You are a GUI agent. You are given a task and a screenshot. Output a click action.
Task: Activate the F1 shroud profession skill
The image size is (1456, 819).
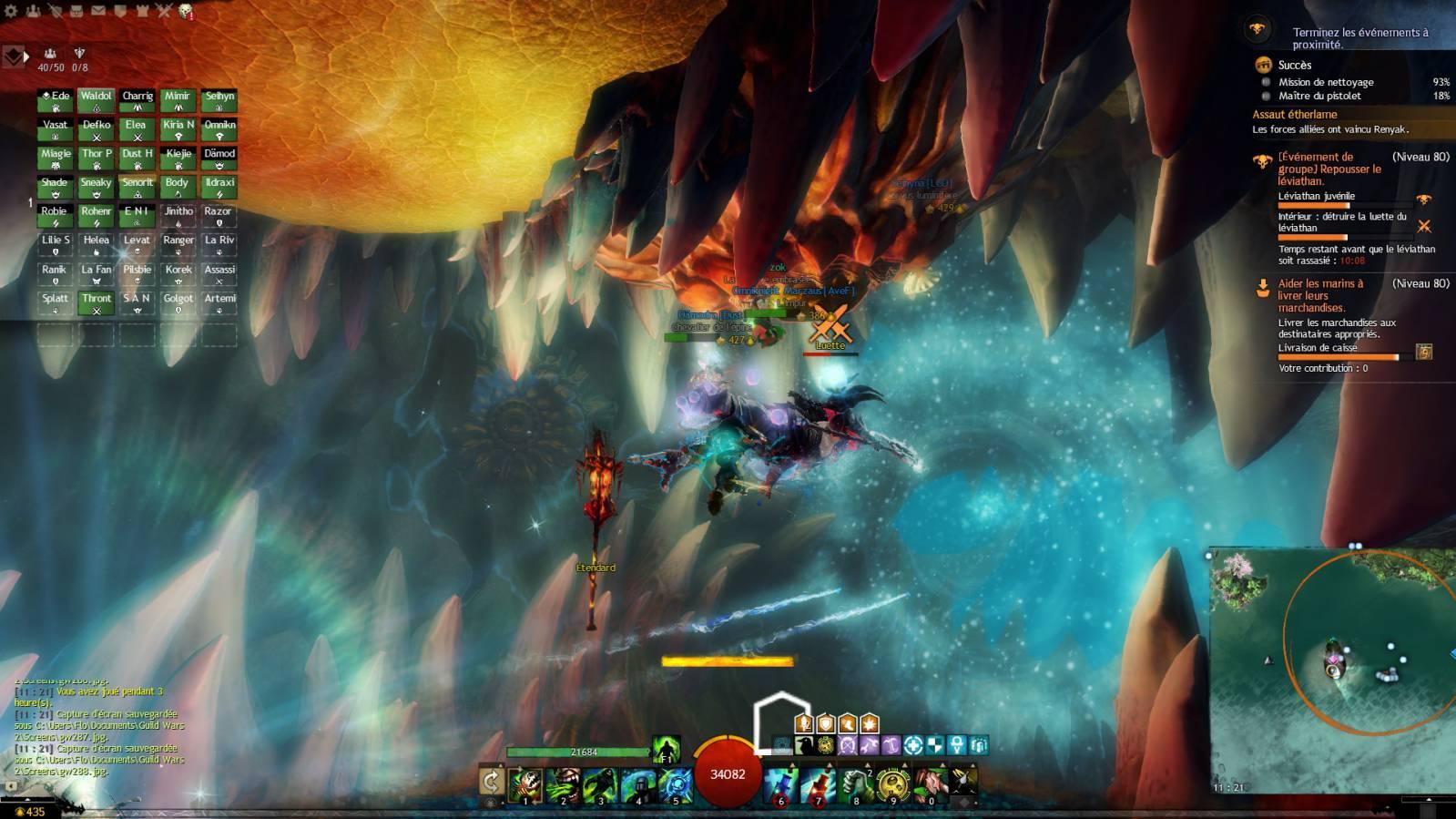[x=666, y=750]
